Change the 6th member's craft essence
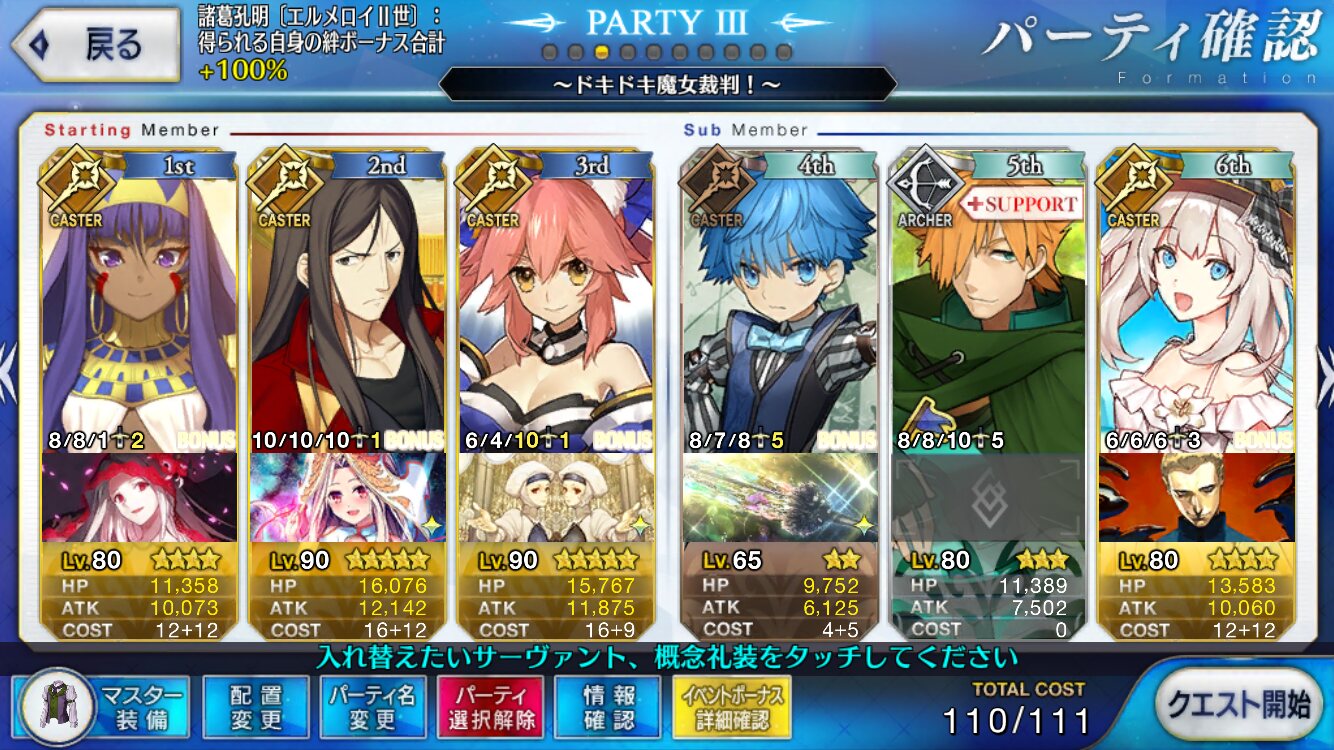Screen dimensions: 1334x750 pyautogui.click(x=1196, y=497)
